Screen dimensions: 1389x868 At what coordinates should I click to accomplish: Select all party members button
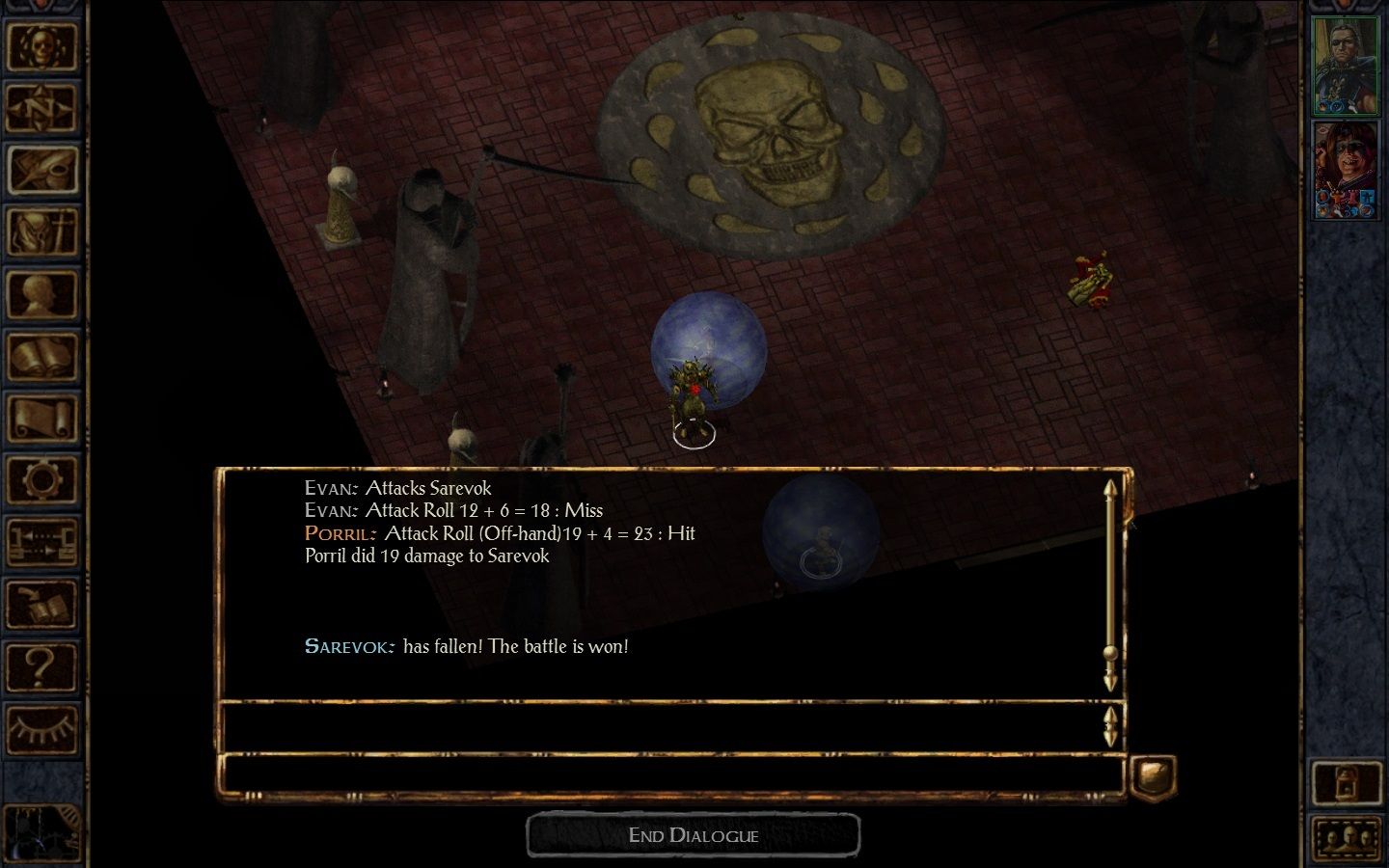(1347, 839)
